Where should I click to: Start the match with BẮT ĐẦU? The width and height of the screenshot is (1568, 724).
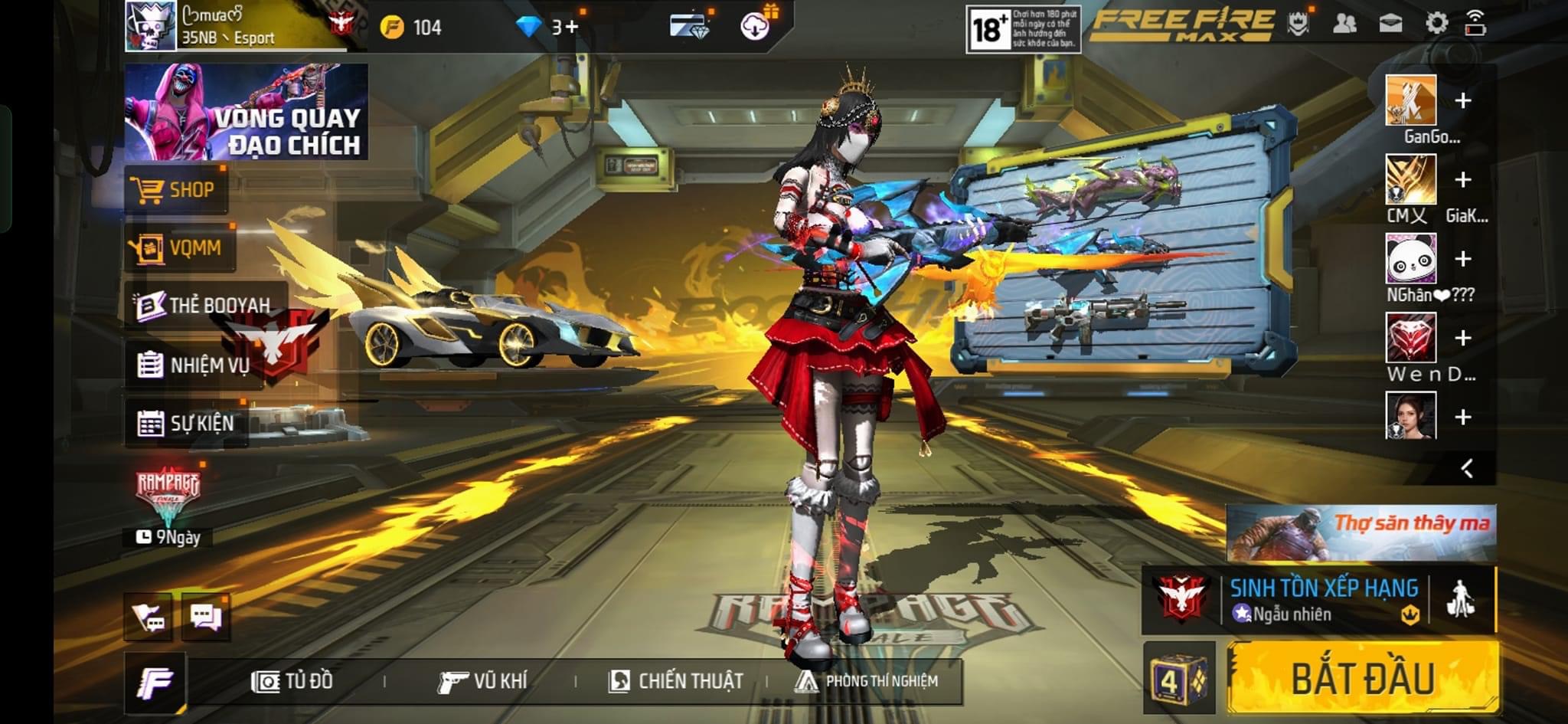[x=1363, y=677]
